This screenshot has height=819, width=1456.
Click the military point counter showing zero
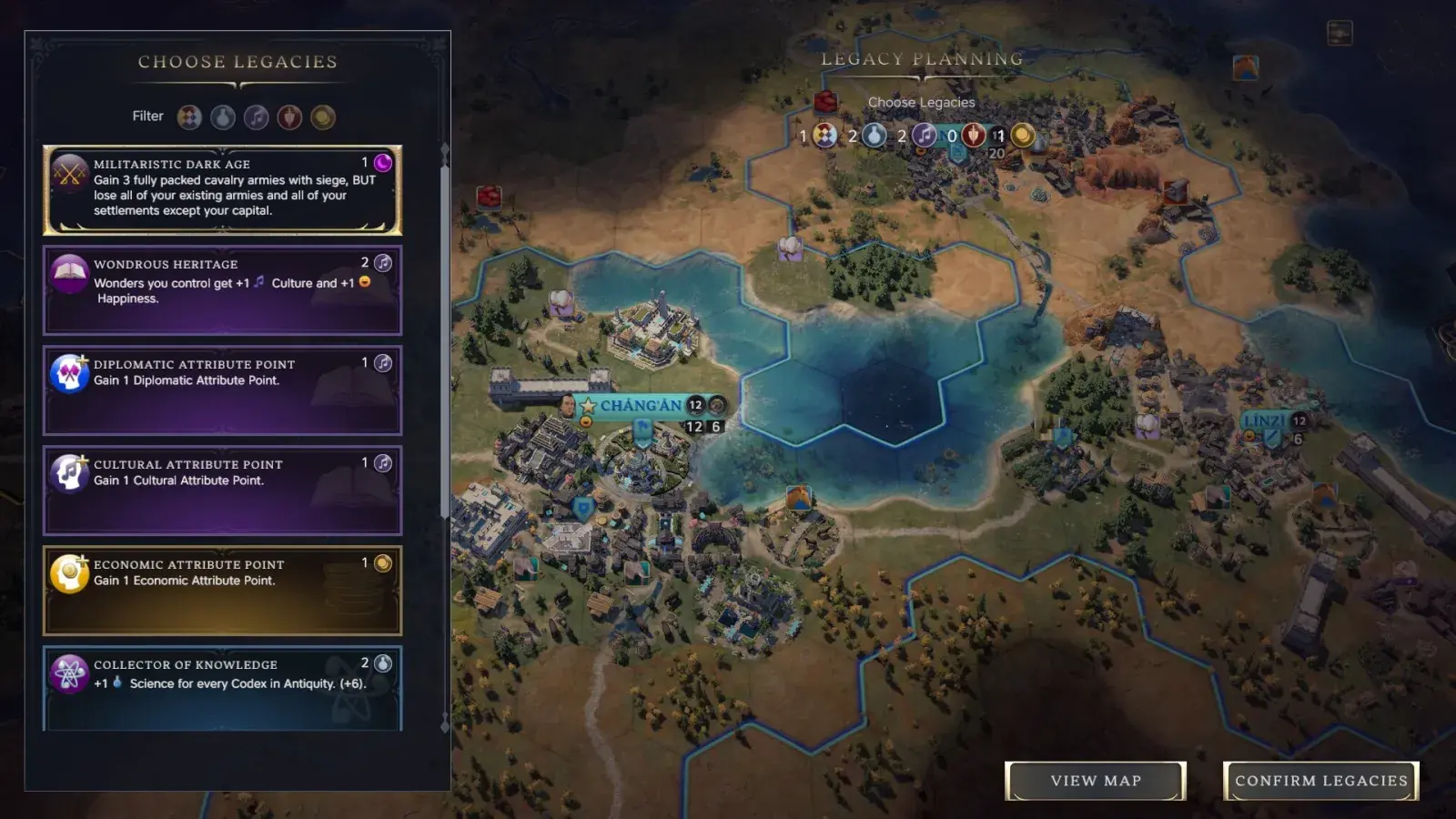tap(951, 136)
